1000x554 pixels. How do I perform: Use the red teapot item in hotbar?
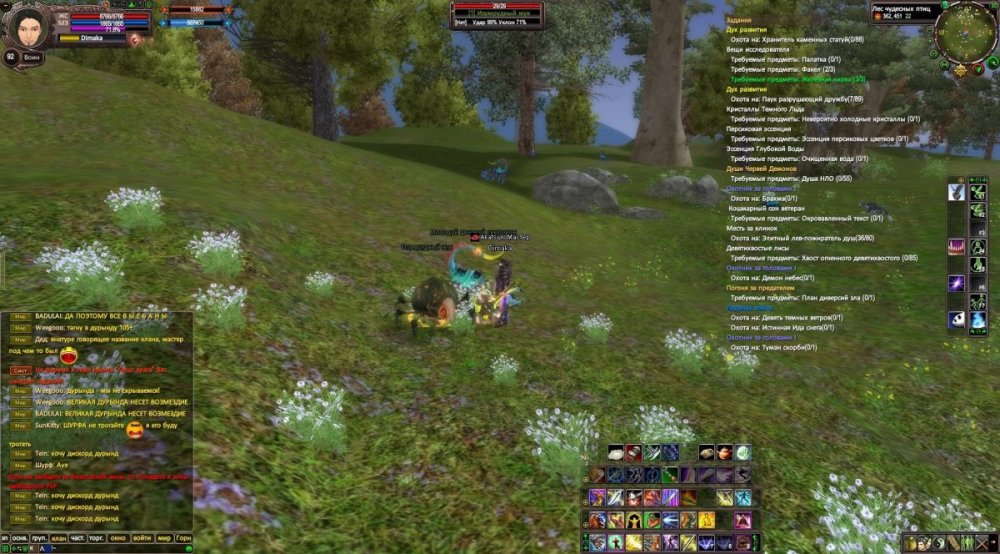pos(724,452)
